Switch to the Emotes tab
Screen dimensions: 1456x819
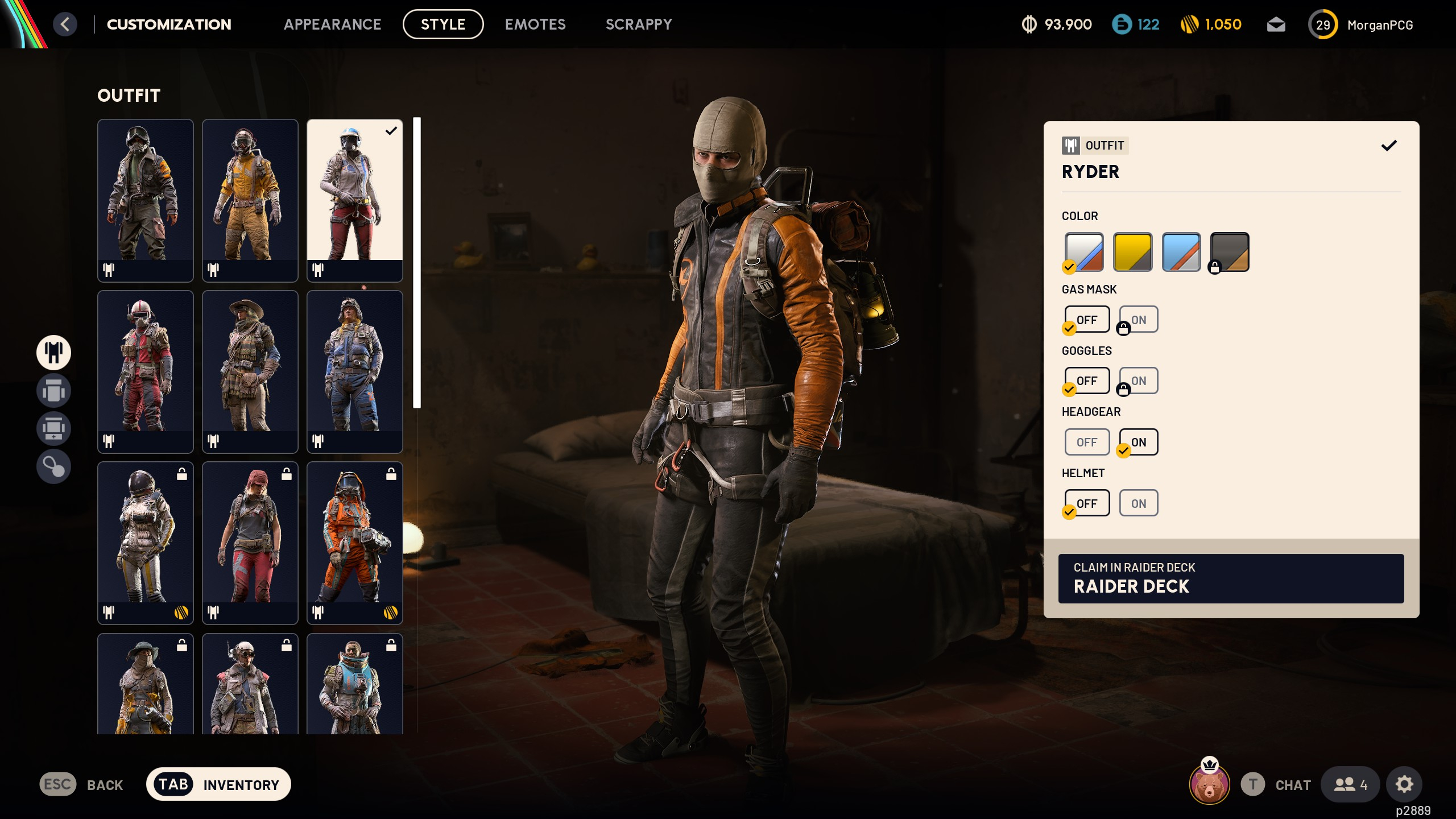coord(535,24)
